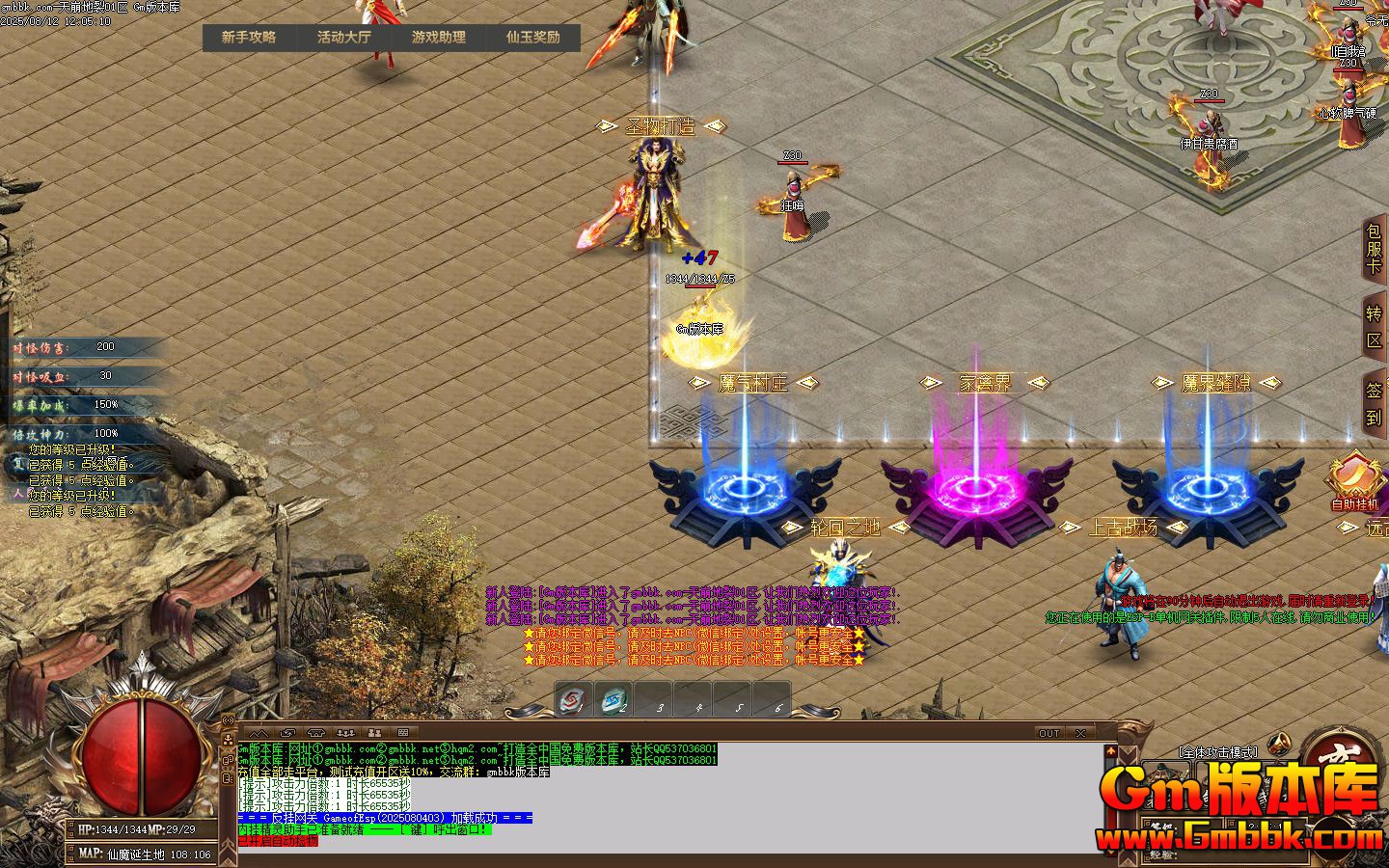
Task: Open the 新手攻略 menu
Action: pos(248,39)
